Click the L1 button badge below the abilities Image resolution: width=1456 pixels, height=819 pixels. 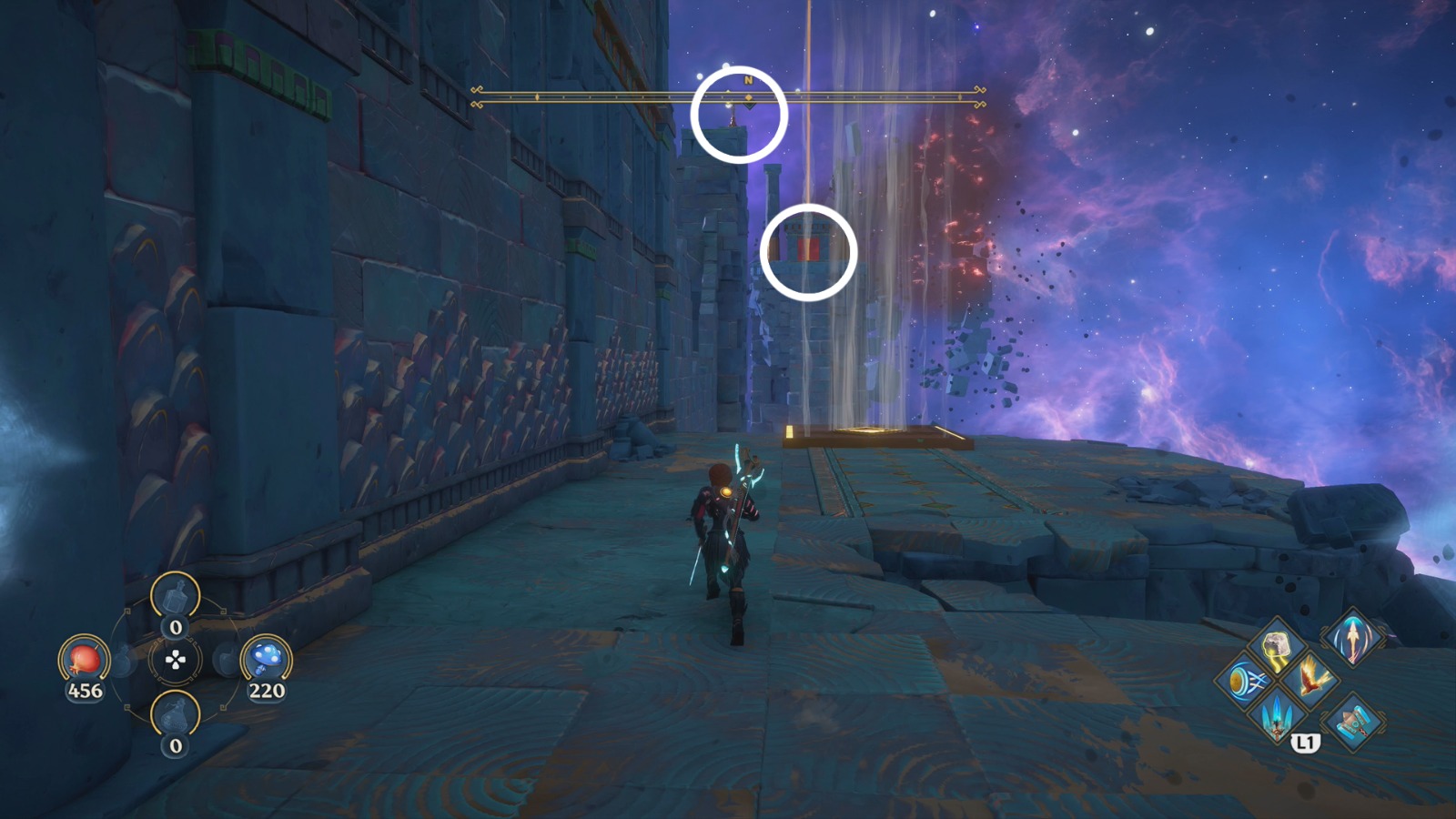tap(1305, 743)
